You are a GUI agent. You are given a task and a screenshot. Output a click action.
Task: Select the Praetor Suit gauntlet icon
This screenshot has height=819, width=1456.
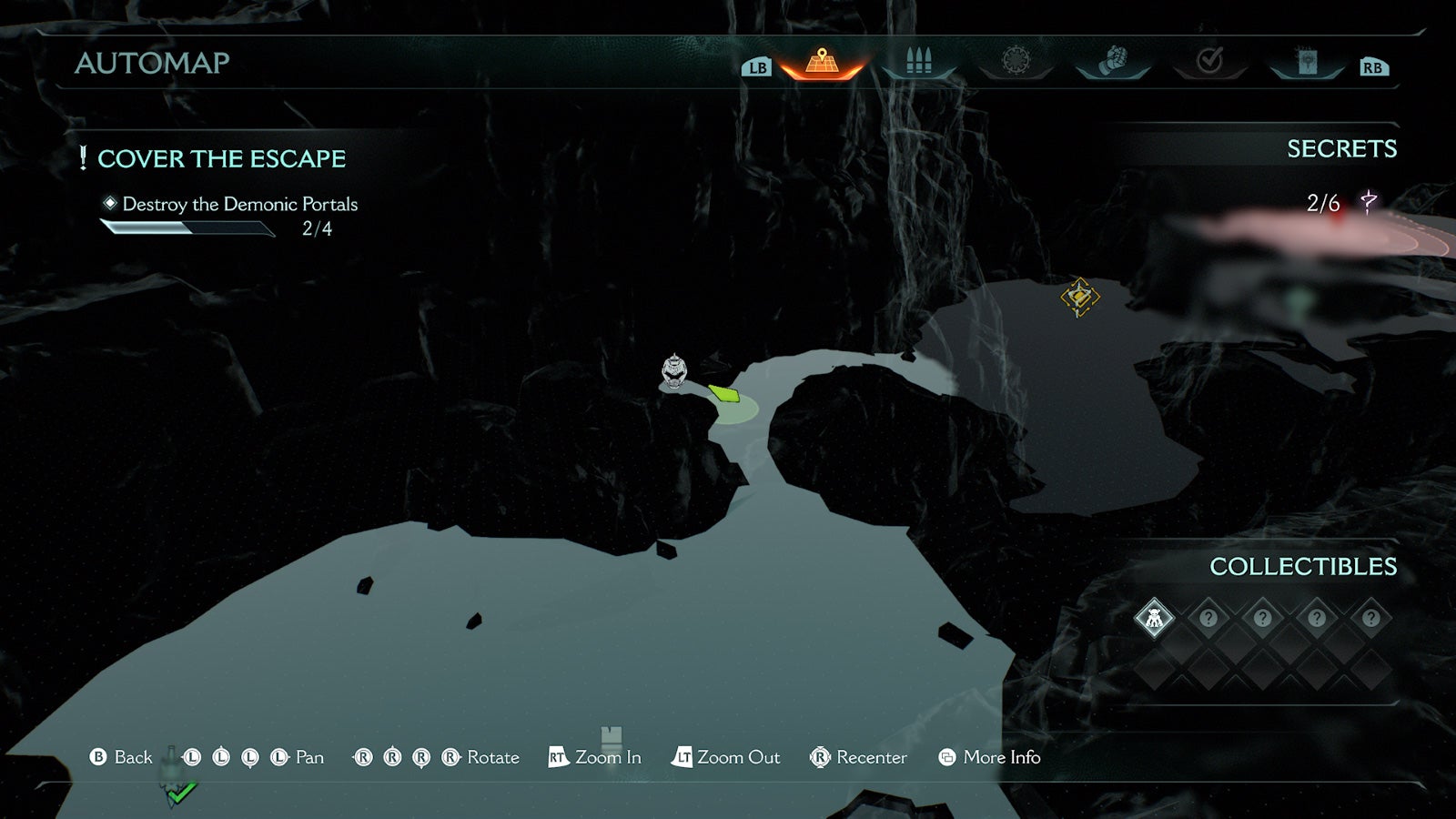click(1113, 62)
